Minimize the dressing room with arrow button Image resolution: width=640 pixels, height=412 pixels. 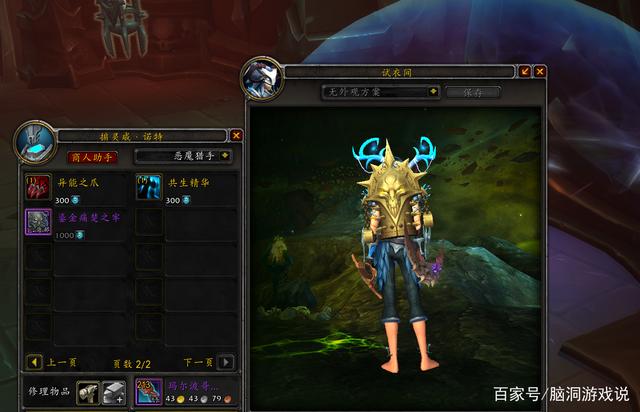point(525,71)
